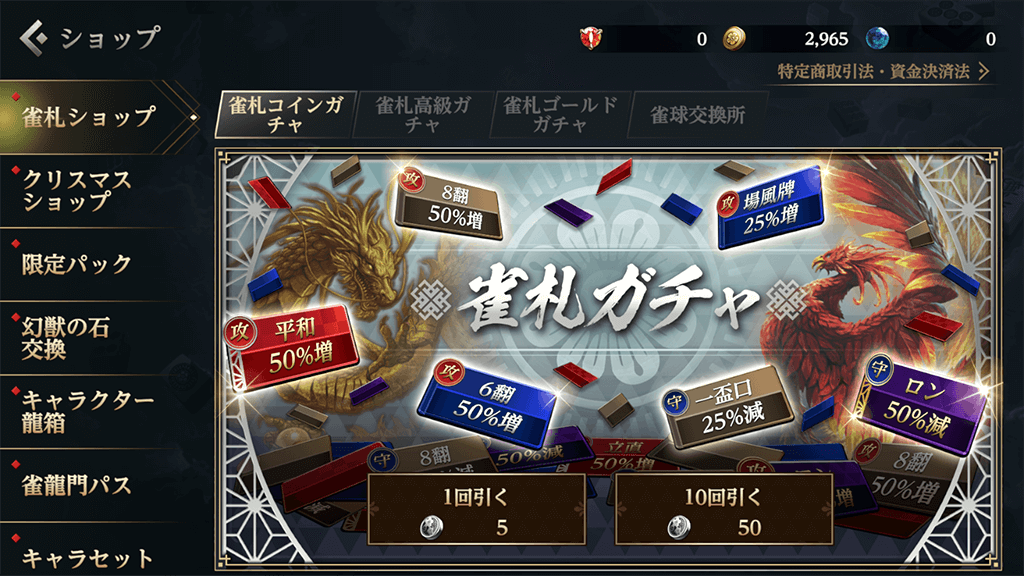Screen dimensions: 1024x576
Task: Open the 限定パック category
Action: [78, 264]
